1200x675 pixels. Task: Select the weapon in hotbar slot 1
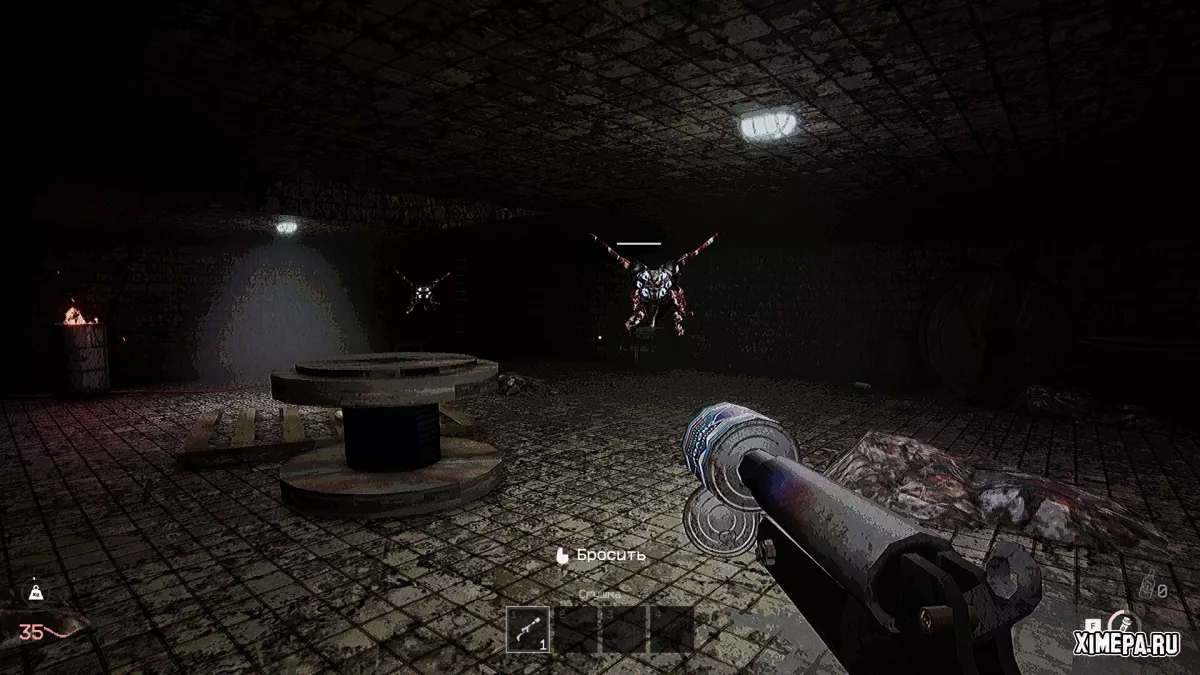528,630
